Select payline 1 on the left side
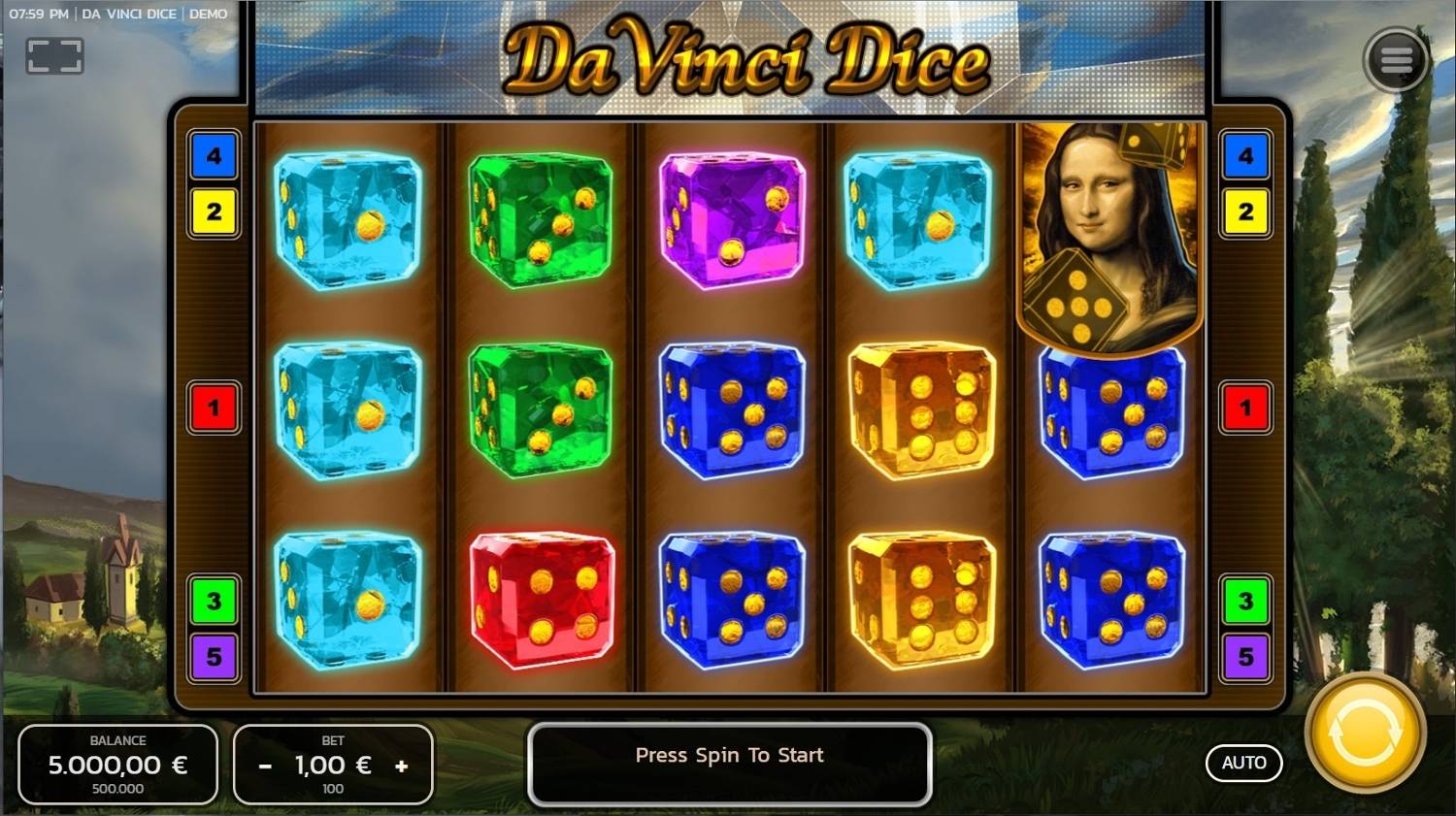 point(214,408)
